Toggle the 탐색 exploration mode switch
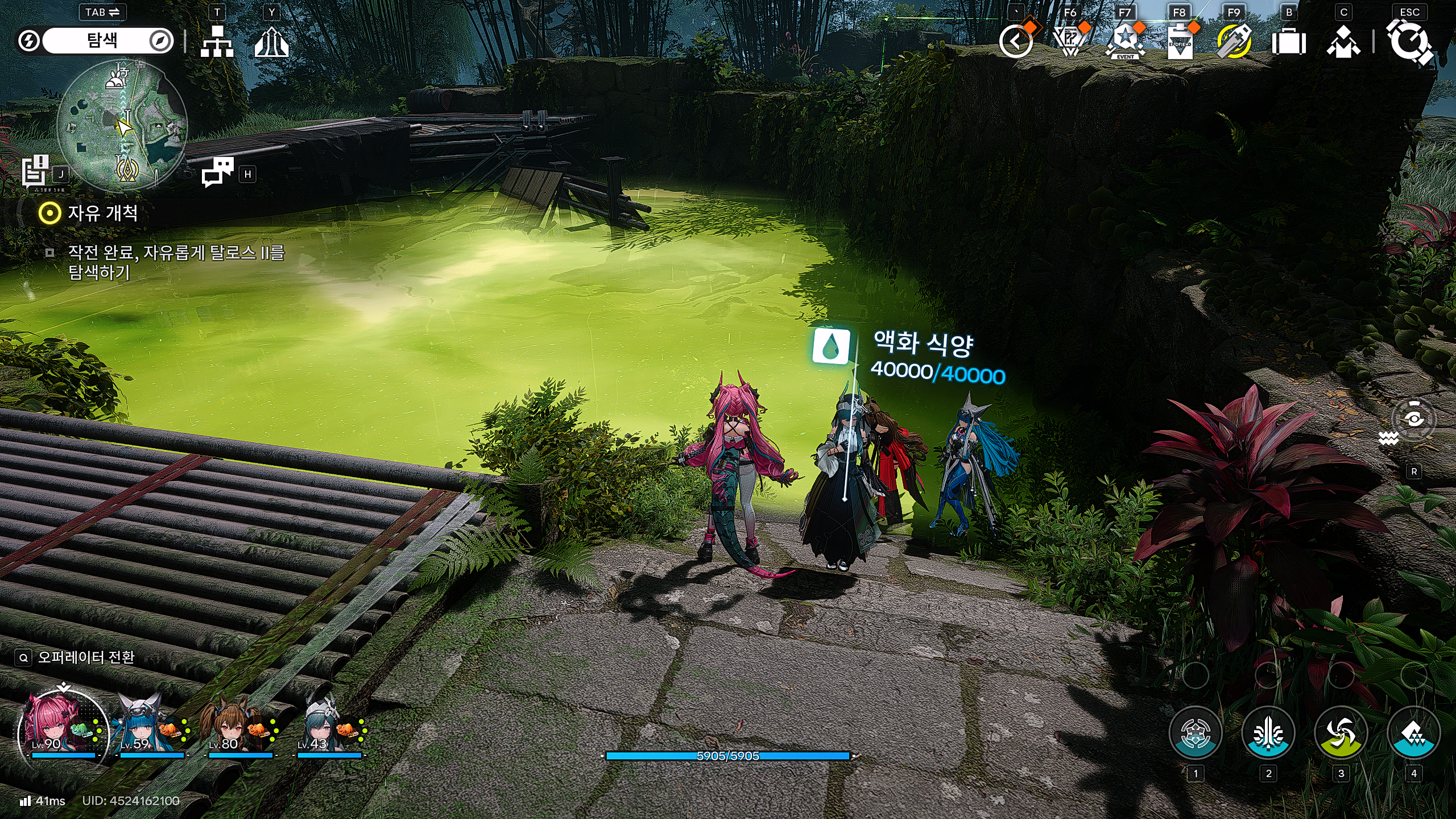The width and height of the screenshot is (1456, 819). [95, 41]
